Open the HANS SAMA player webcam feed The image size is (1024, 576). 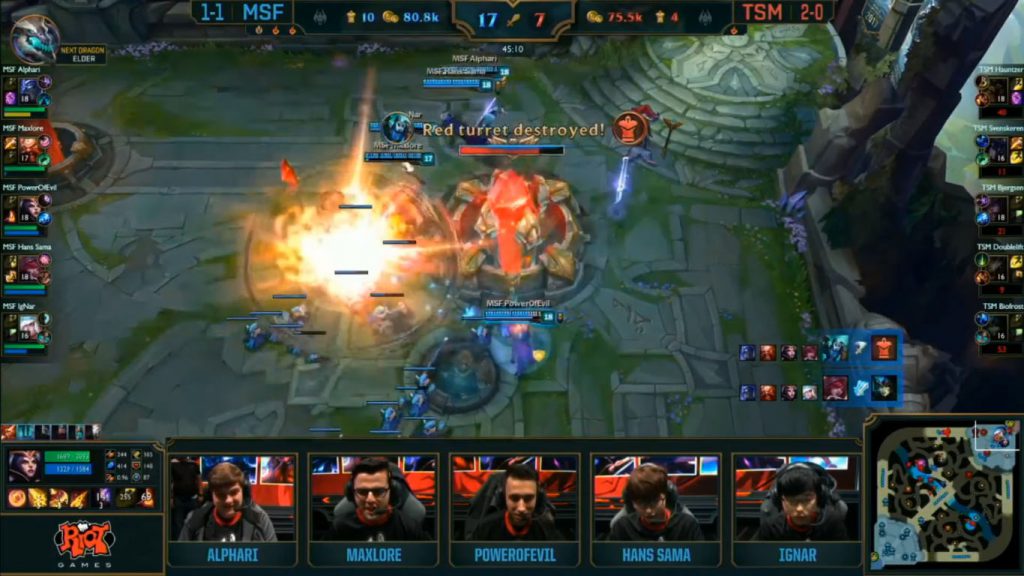click(x=655, y=497)
